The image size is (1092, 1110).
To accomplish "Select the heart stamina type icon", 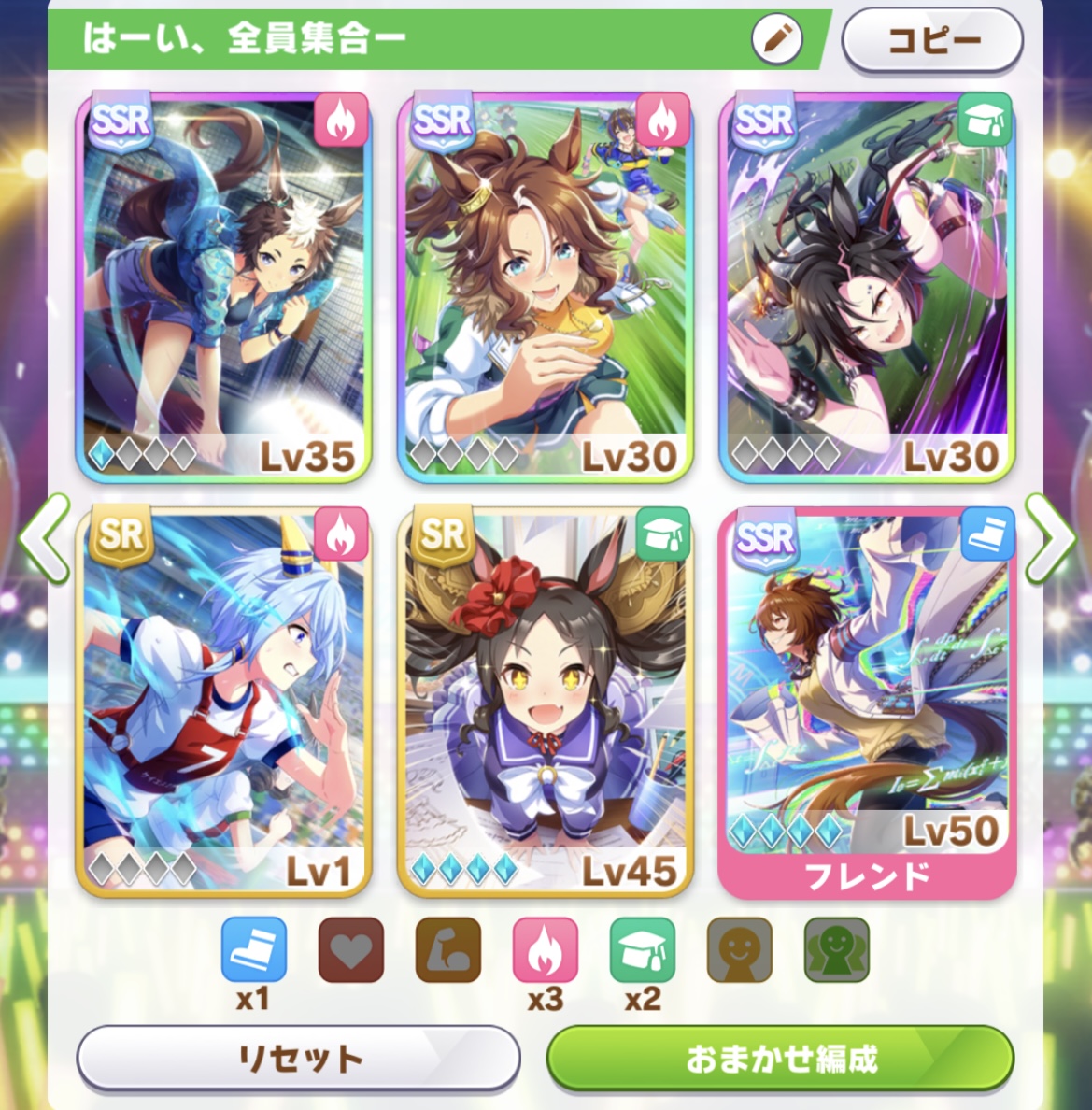I will [351, 950].
